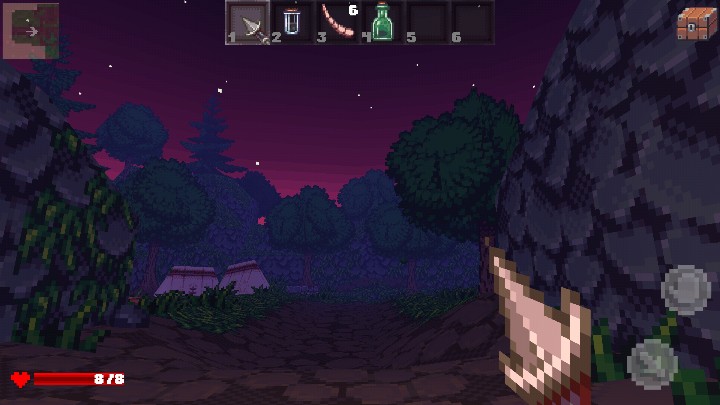
Task: Select the green potion bottle
Action: 382,22
